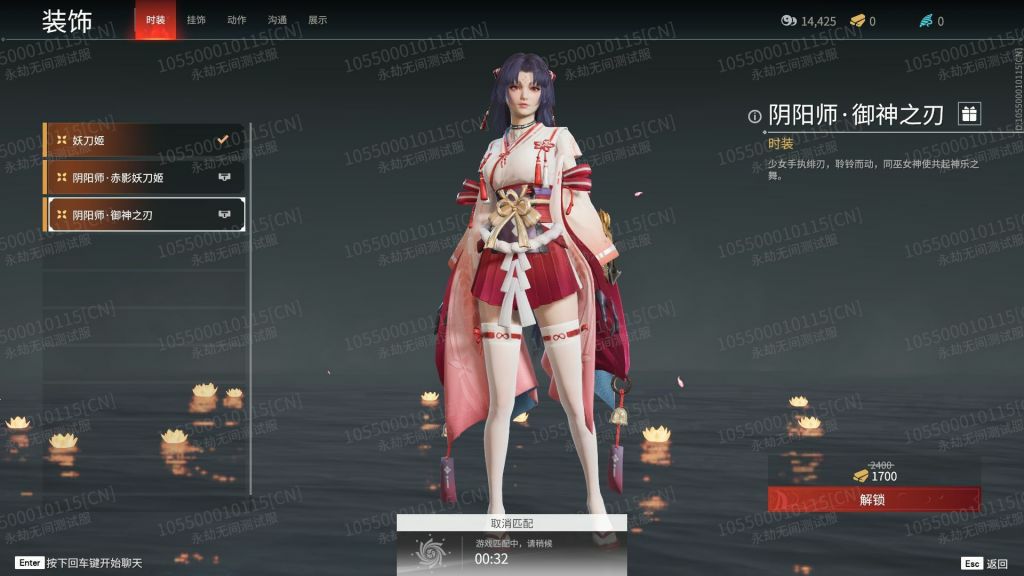The height and width of the screenshot is (576, 1024).
Task: Unlock the outfit with 解锁 button
Action: pyautogui.click(x=873, y=499)
